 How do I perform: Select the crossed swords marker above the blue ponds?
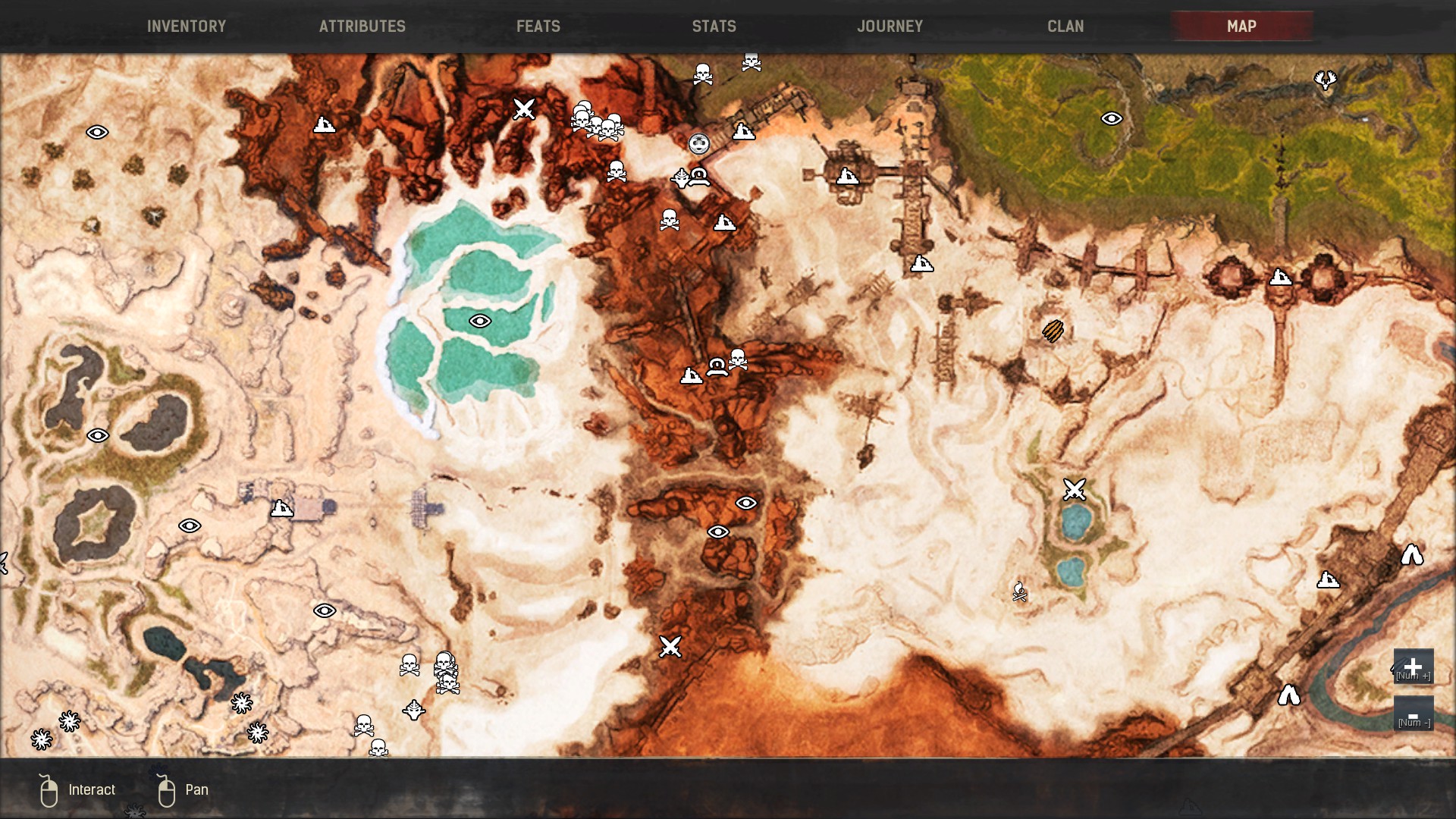pyautogui.click(x=1074, y=489)
